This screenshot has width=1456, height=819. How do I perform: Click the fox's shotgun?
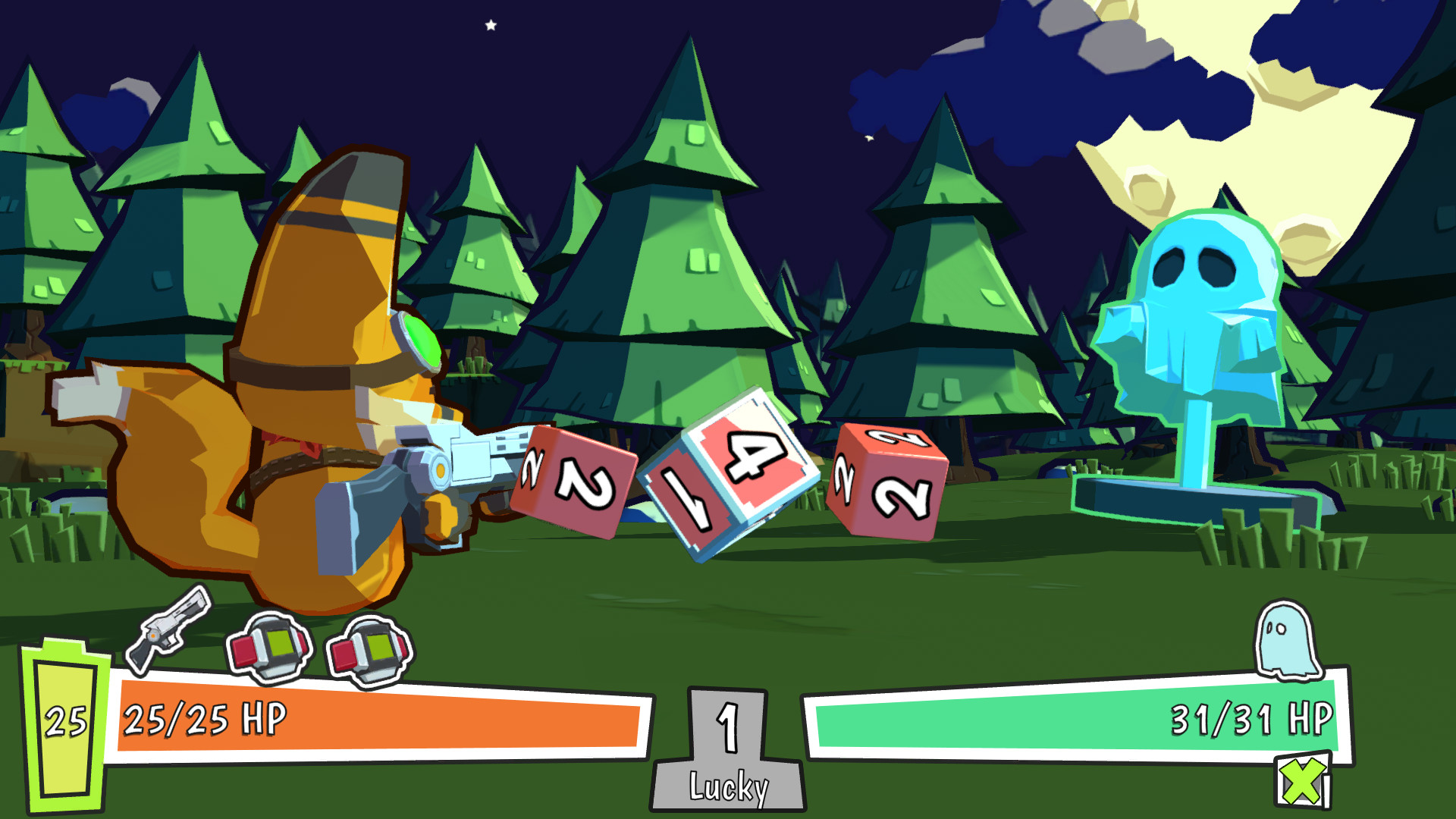(x=455, y=470)
